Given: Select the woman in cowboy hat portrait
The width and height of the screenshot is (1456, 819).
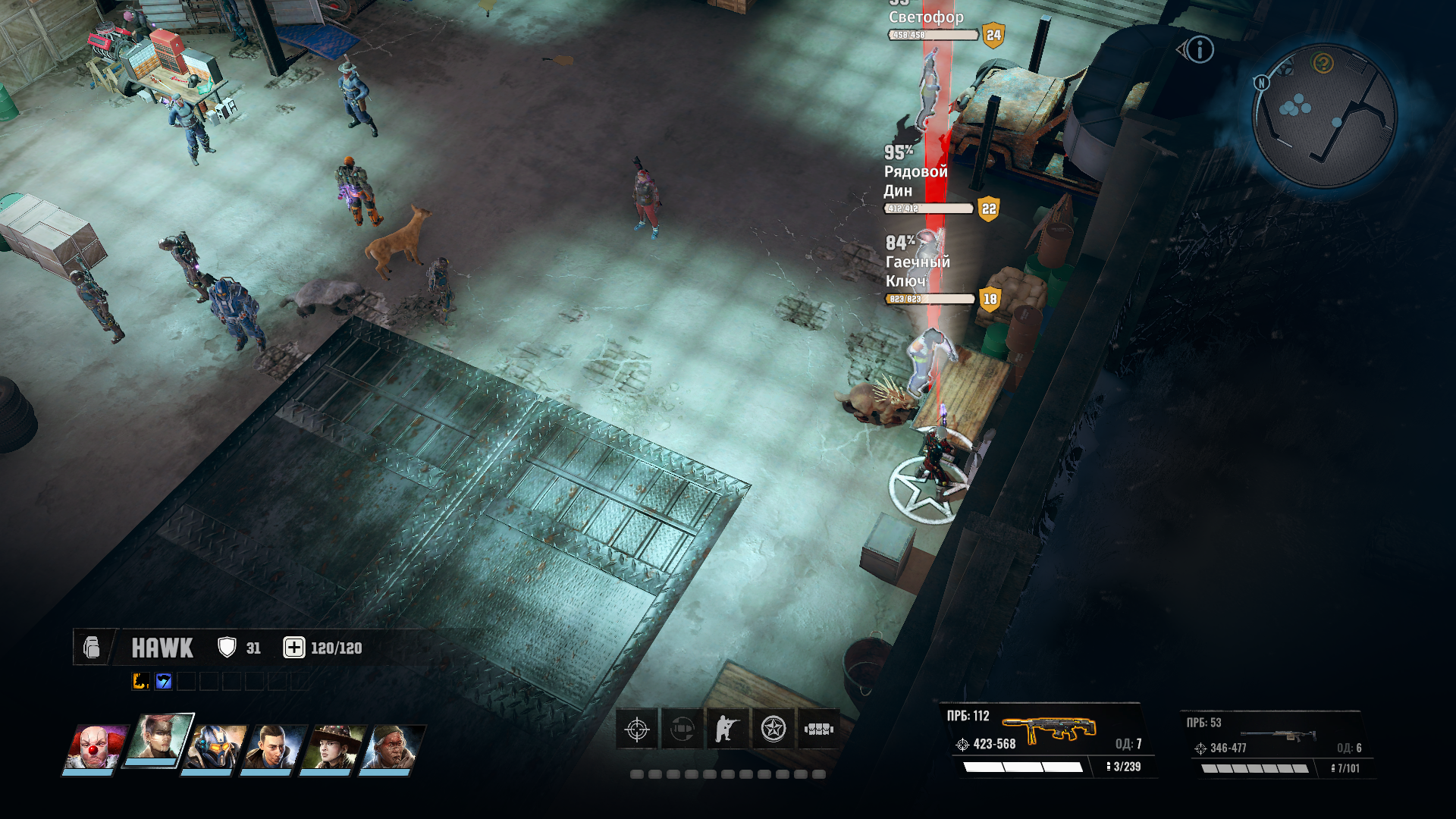Looking at the screenshot, I should (x=332, y=747).
